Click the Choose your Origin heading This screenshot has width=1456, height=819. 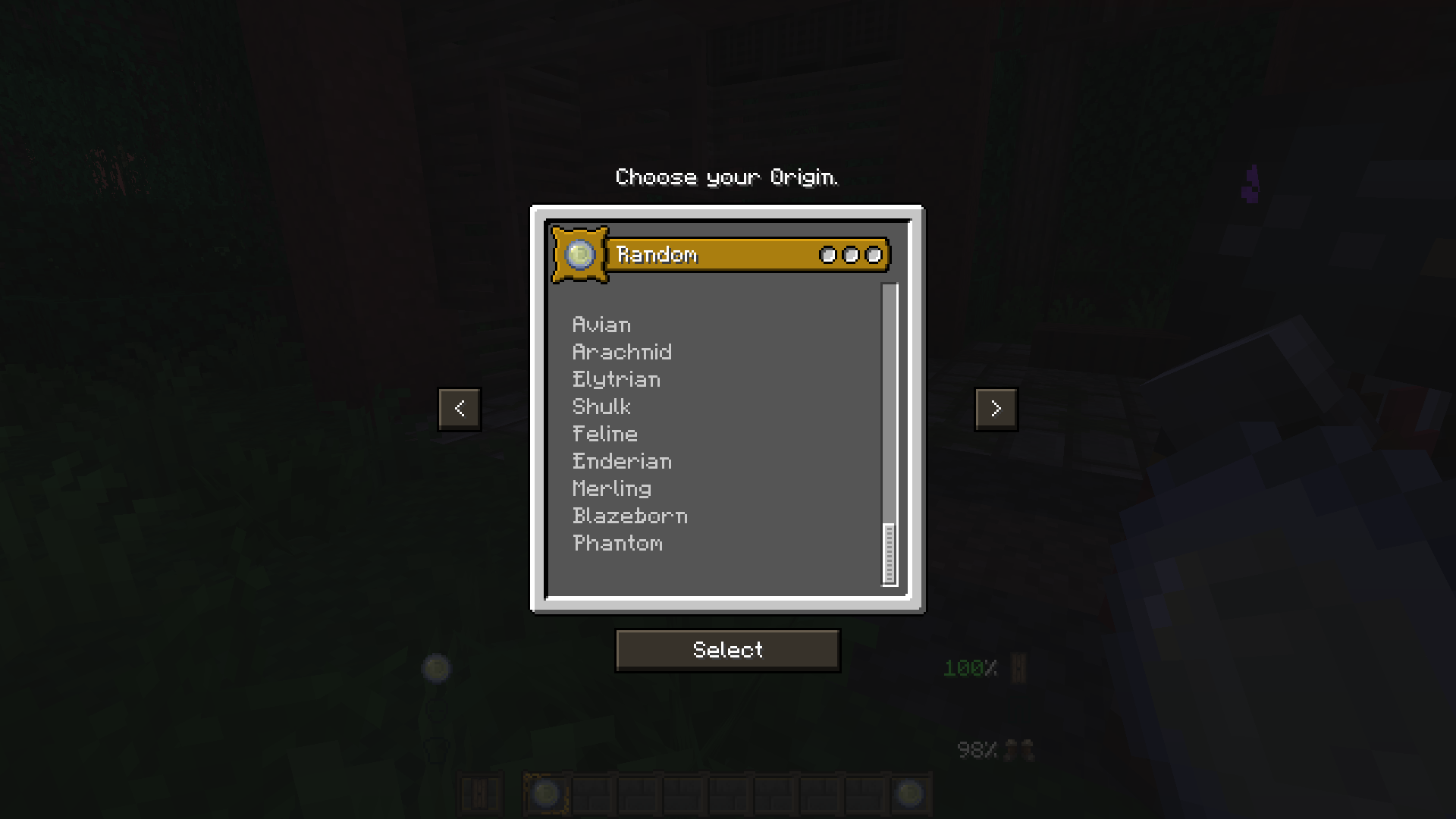(x=726, y=177)
